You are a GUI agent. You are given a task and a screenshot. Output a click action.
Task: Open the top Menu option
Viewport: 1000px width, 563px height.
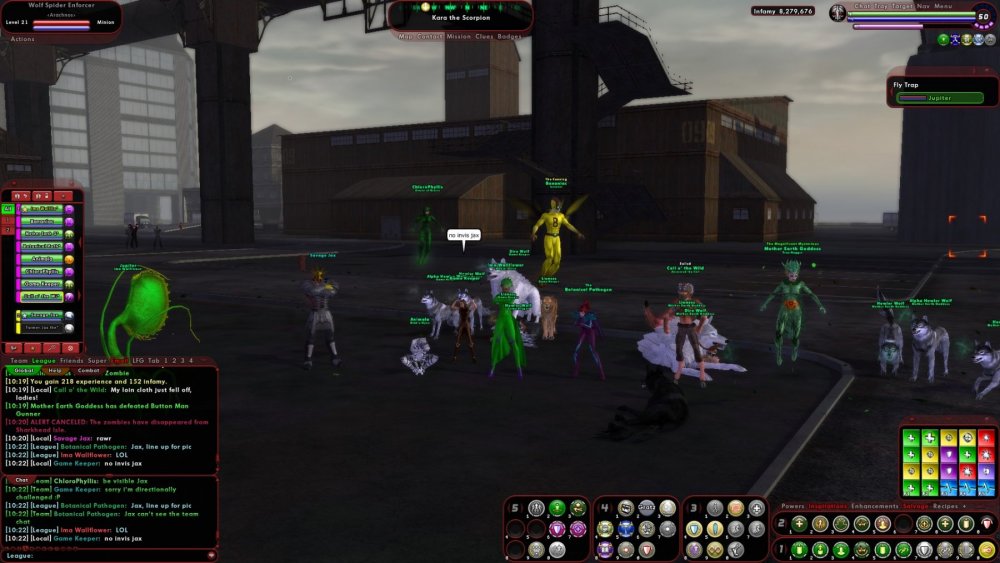943,6
